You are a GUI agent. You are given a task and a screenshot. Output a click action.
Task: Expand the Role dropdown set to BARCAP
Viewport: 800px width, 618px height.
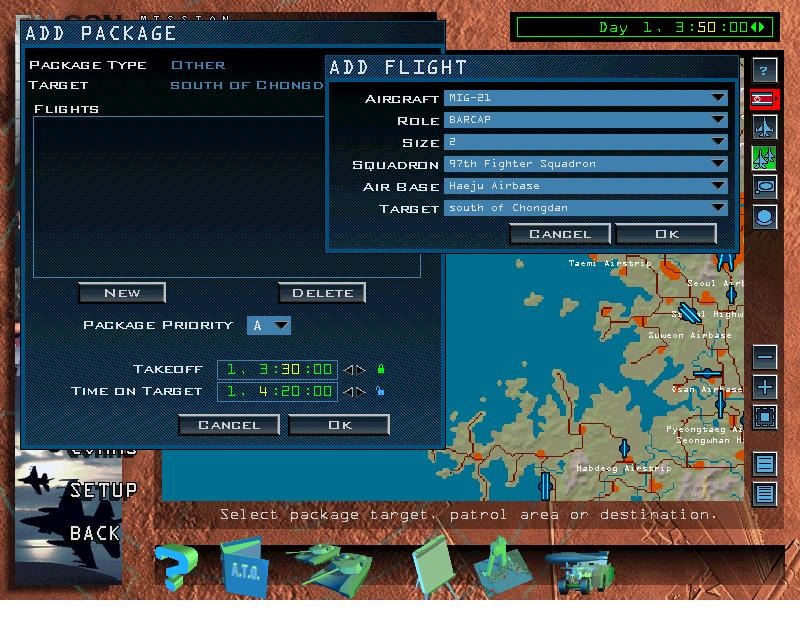(x=585, y=120)
